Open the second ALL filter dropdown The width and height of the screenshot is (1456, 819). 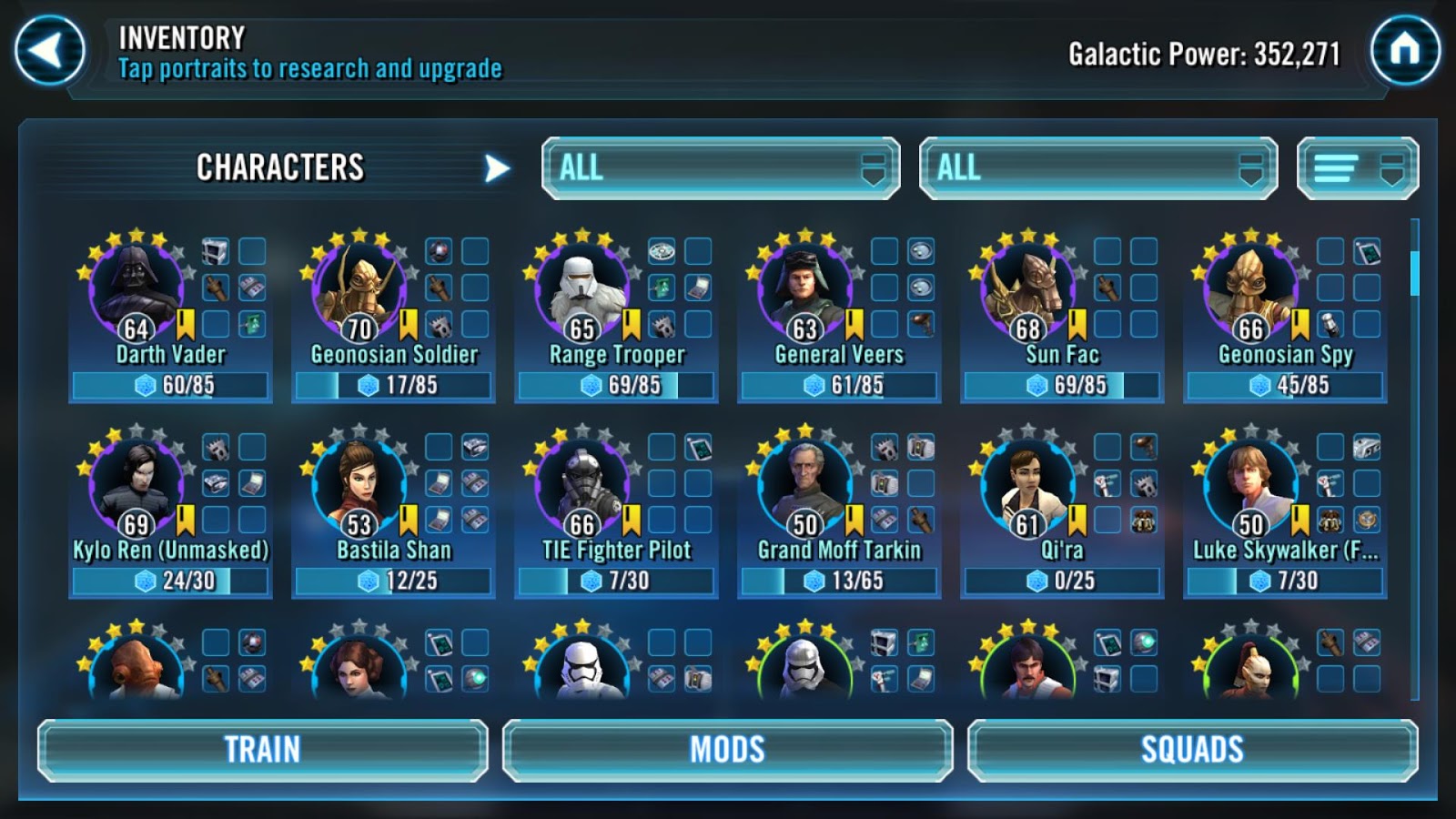tap(1097, 167)
